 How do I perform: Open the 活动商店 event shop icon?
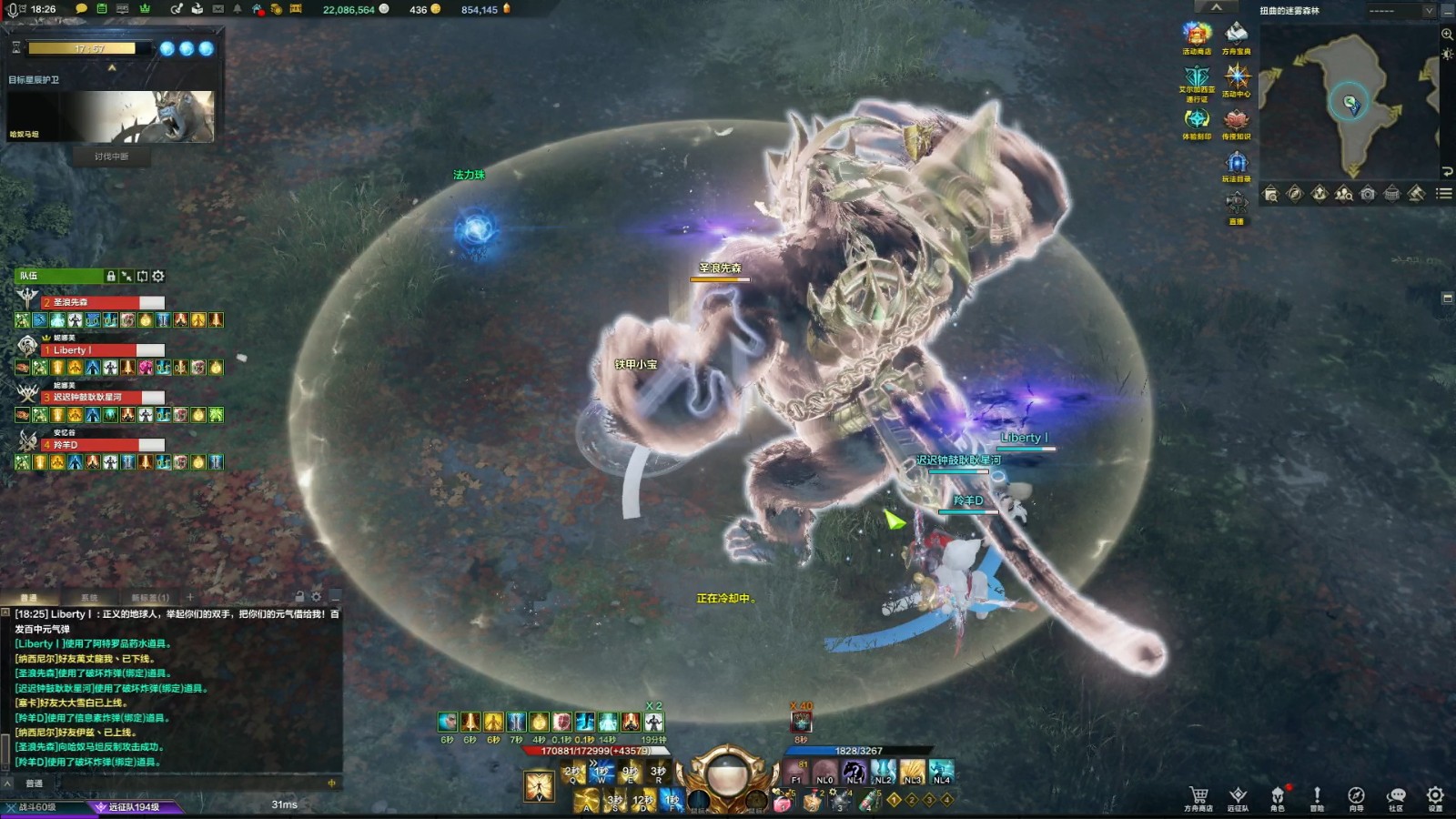(x=1196, y=37)
